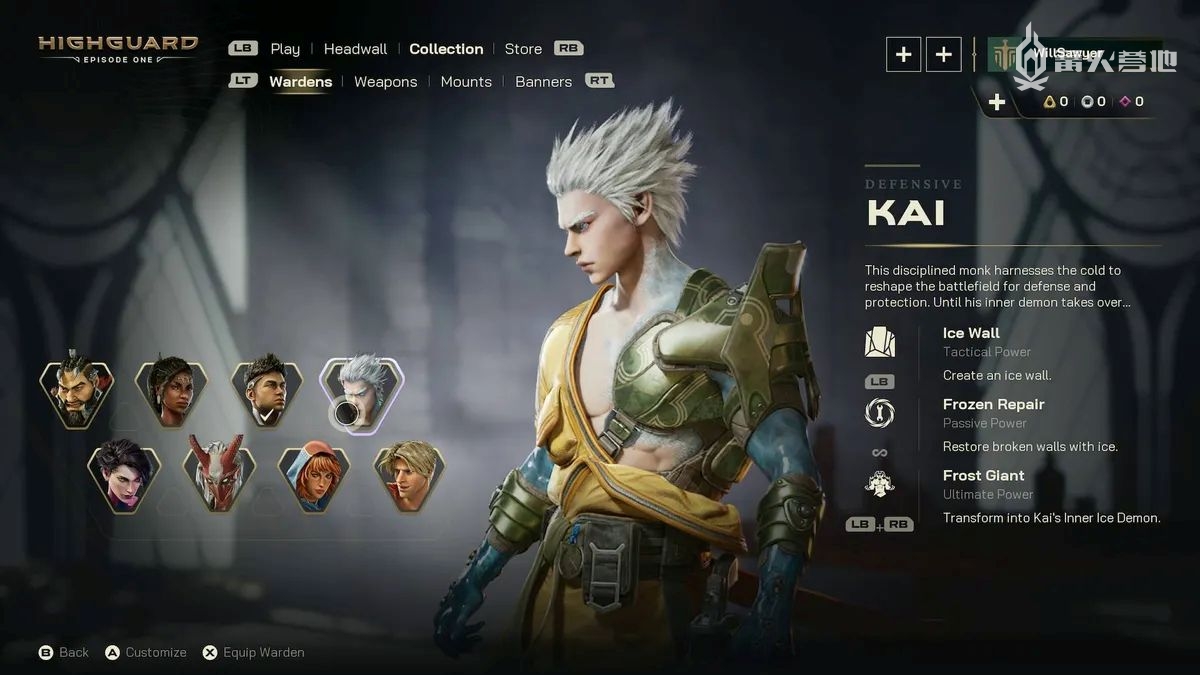Open the Play tab

pos(285,49)
